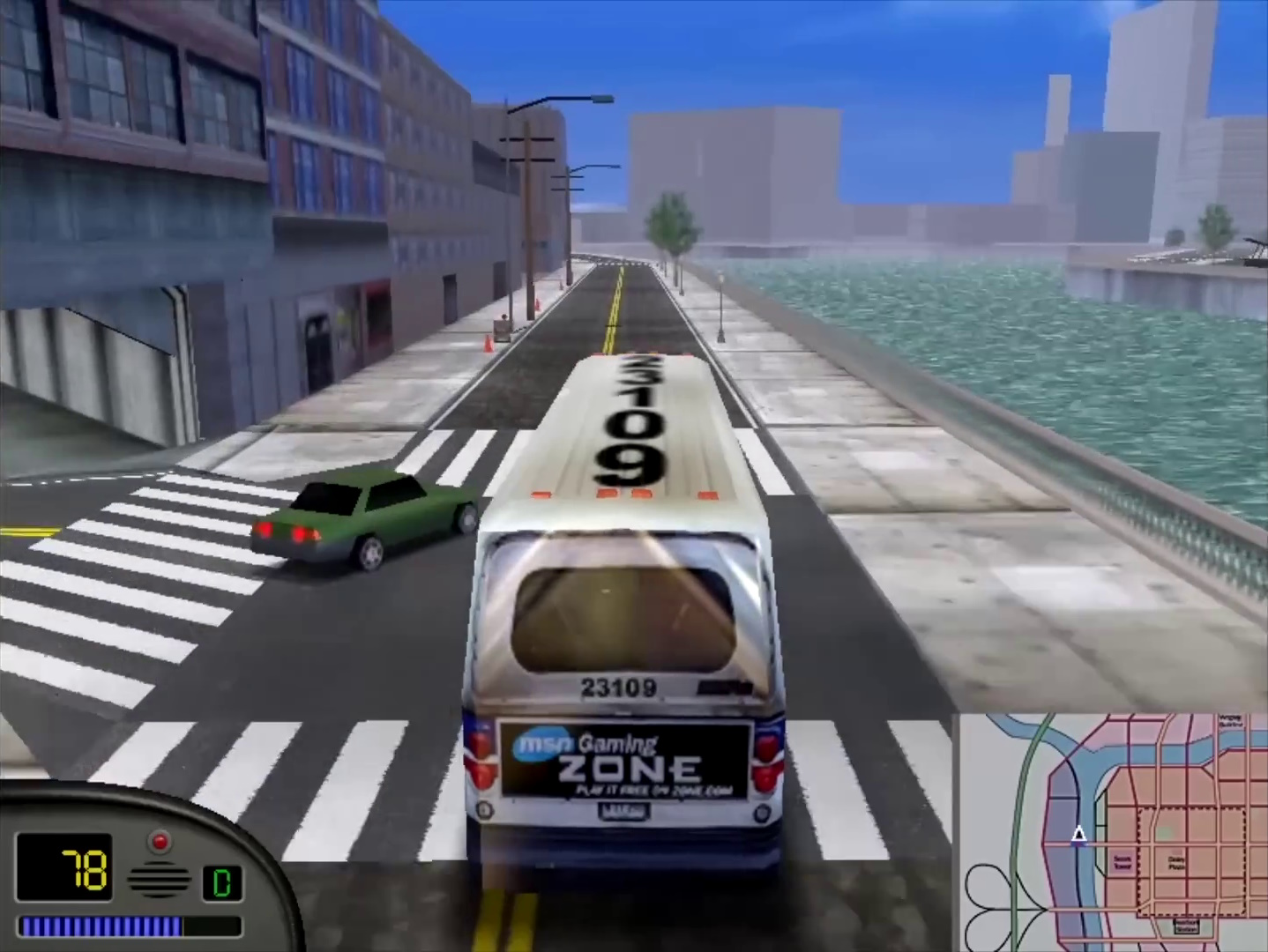Click the player position arrow on minimap
This screenshot has width=1268, height=952.
tap(1078, 834)
